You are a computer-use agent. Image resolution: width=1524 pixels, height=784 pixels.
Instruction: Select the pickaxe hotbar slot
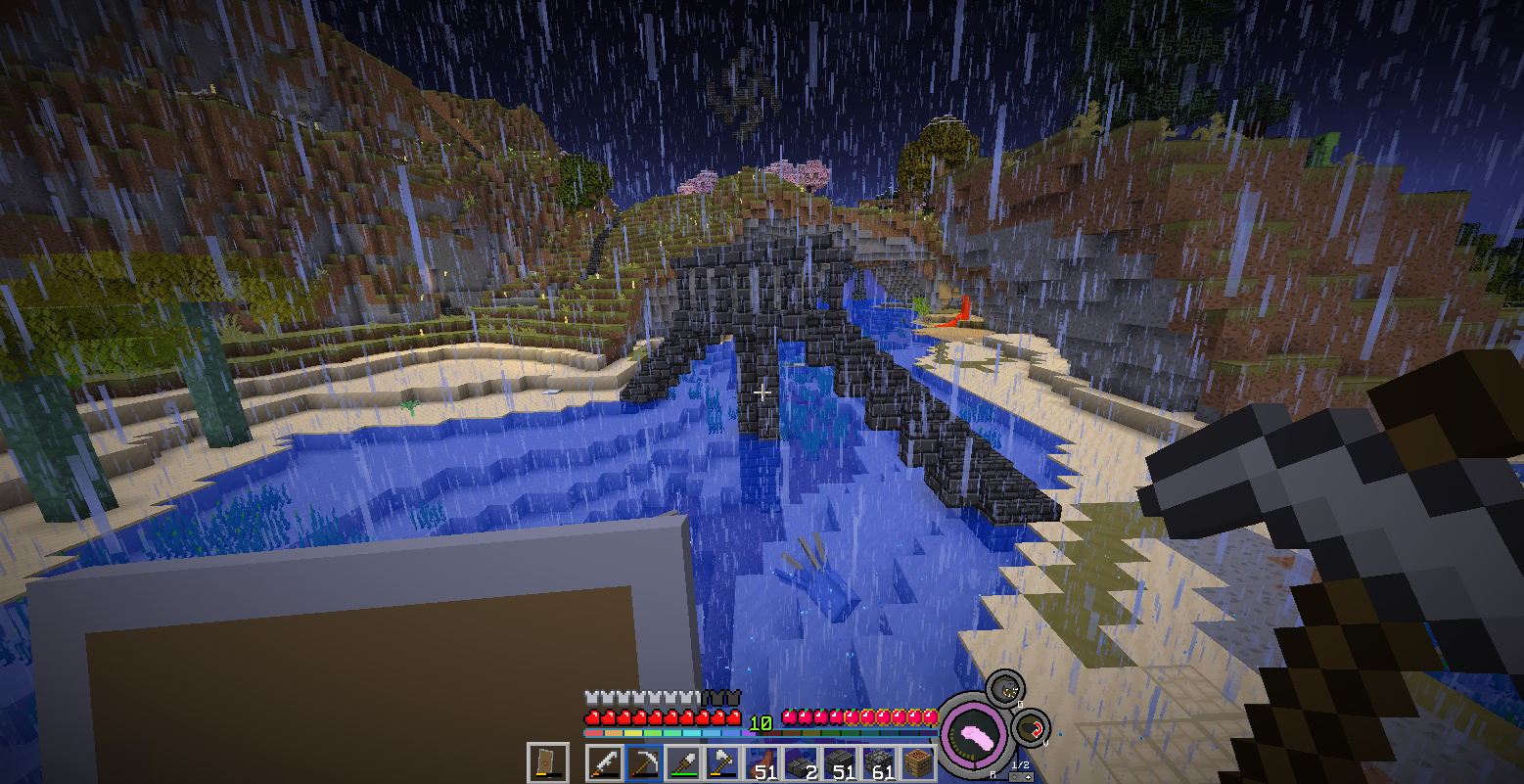643,762
